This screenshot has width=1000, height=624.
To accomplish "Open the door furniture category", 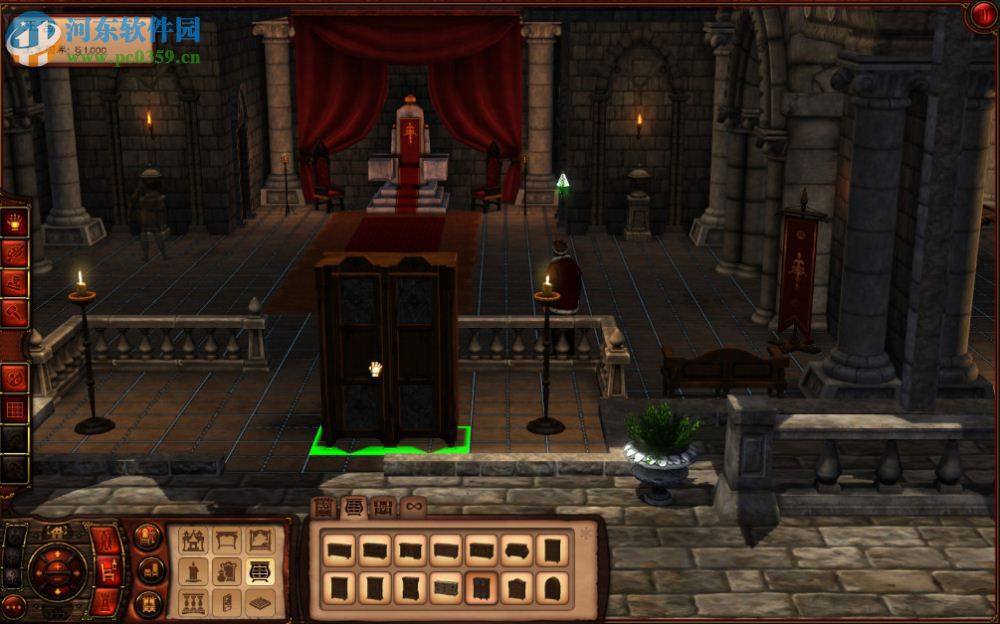I will [226, 602].
